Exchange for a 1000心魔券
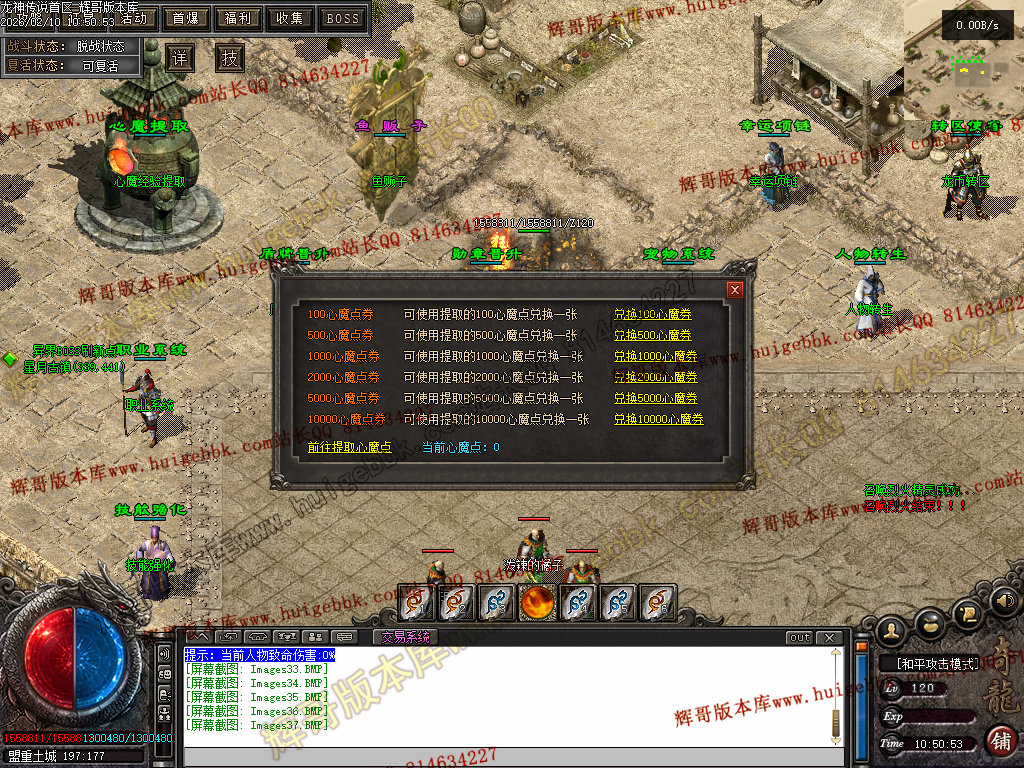 tap(655, 356)
